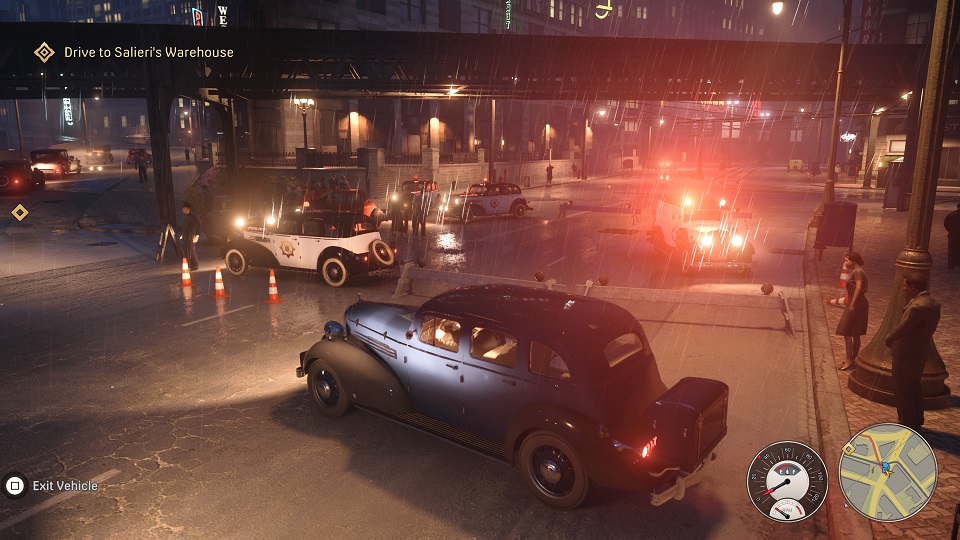Screen dimensions: 960x540
Task: Click the objective waypoint diamond at the screen edge
Action: 19,212
